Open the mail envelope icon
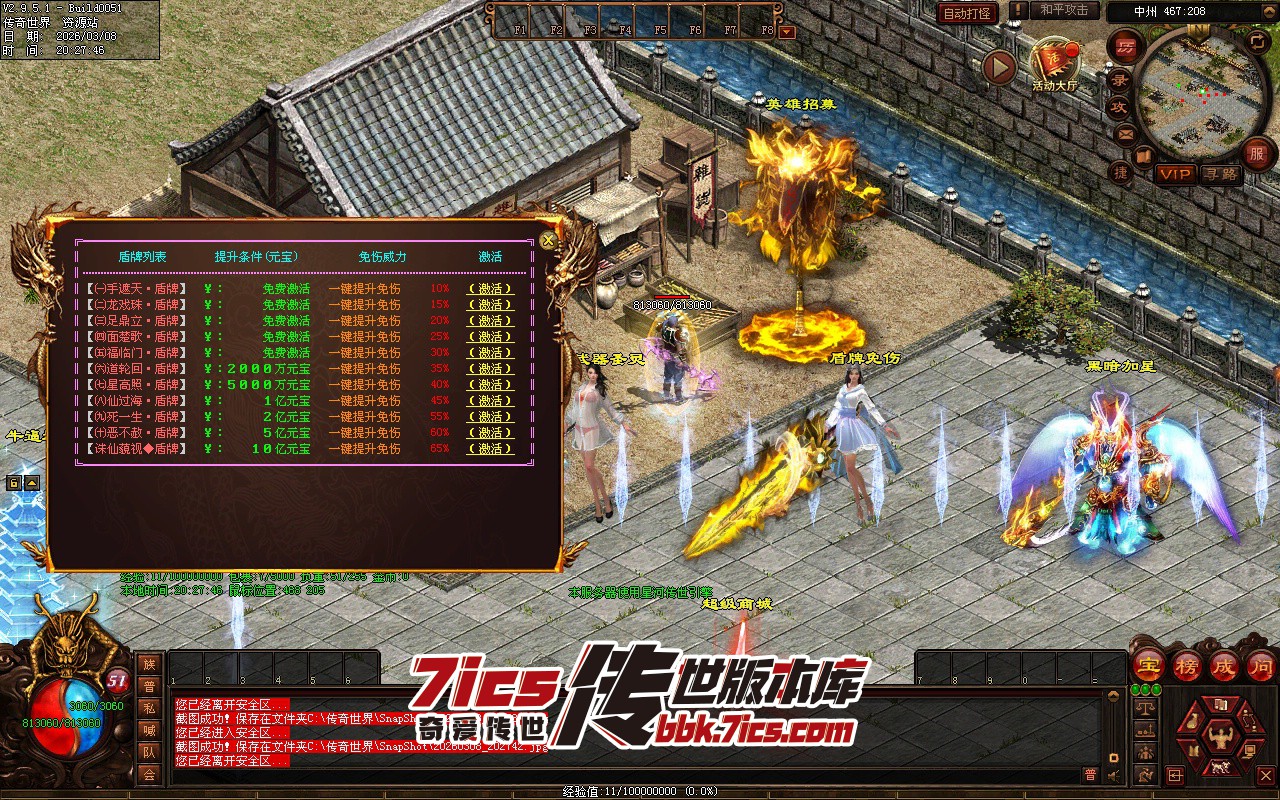This screenshot has width=1280, height=800. click(x=1126, y=133)
